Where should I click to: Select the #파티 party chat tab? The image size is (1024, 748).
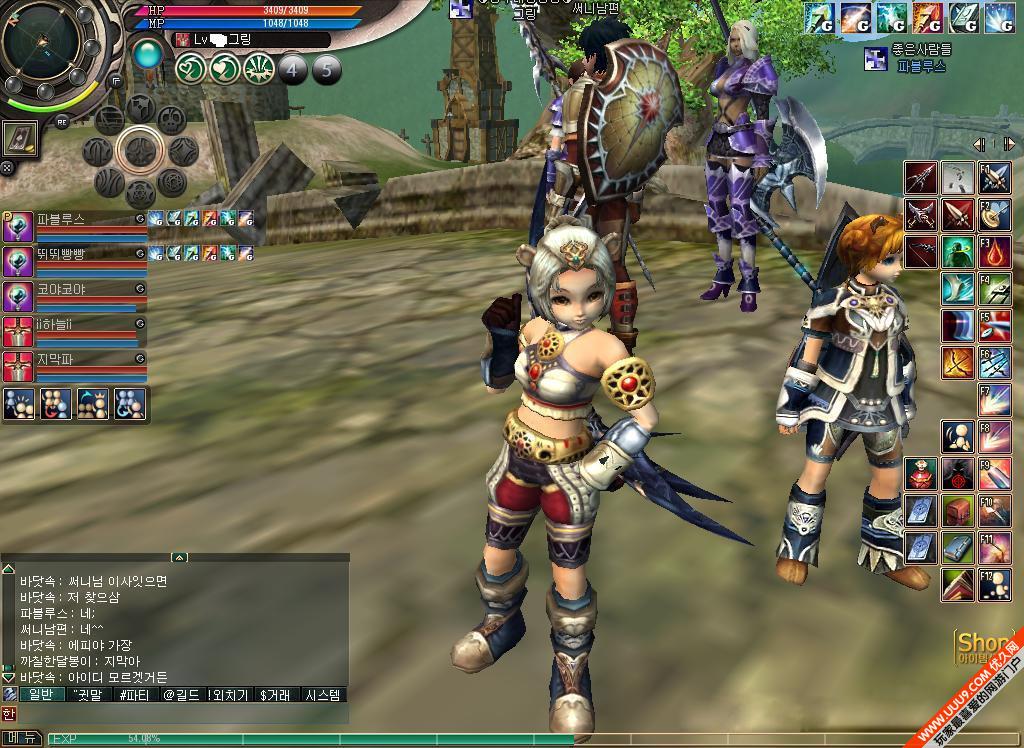(x=135, y=695)
